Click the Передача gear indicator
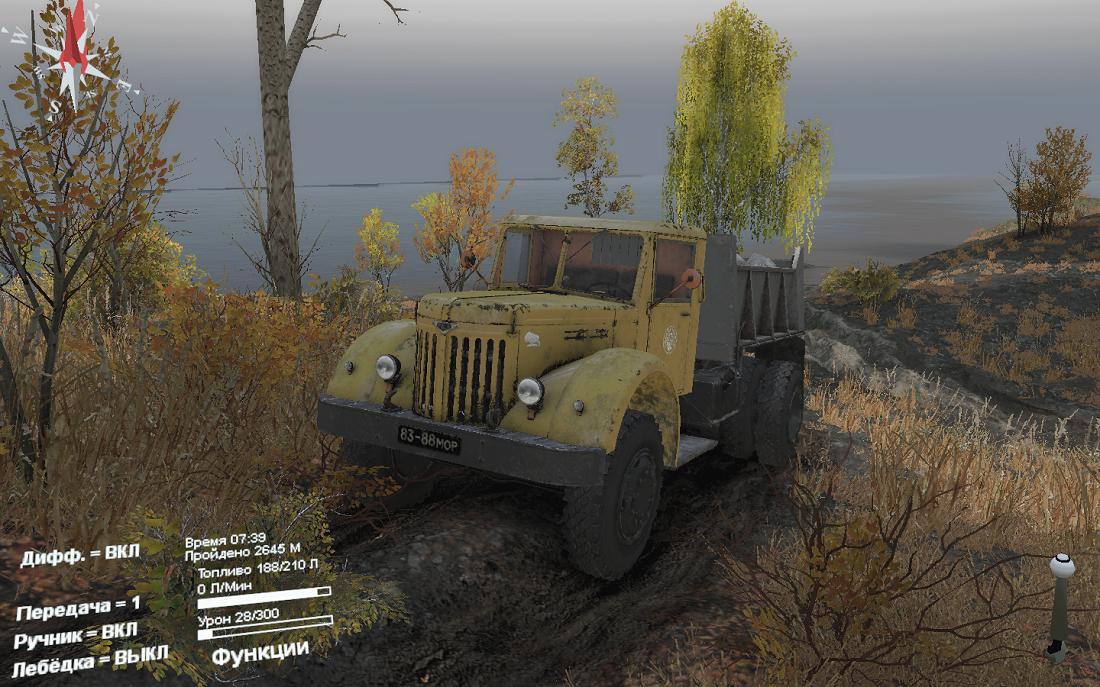 [x=78, y=608]
